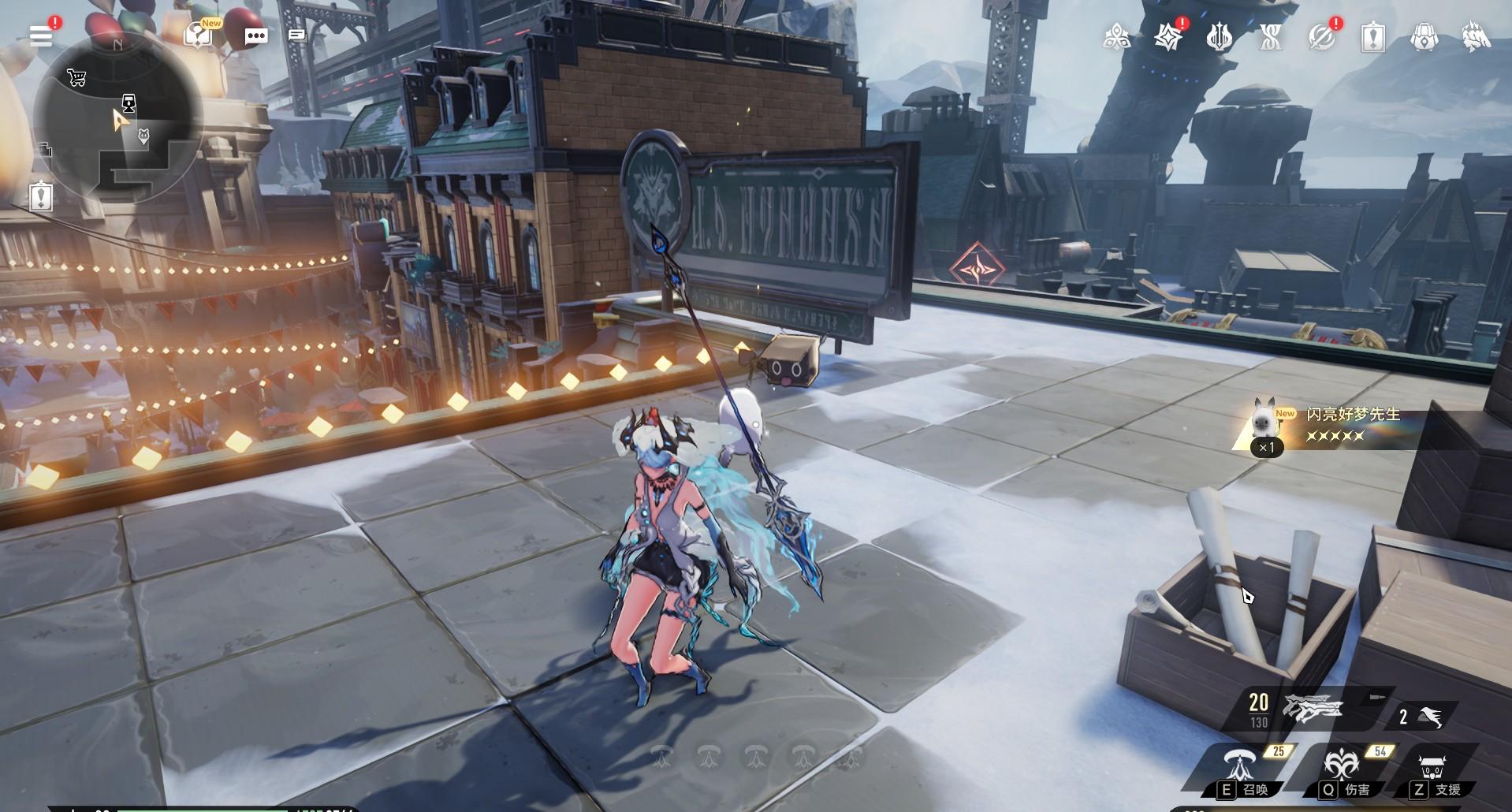1512x812 pixels.
Task: Open the text message log icon
Action: point(297,35)
